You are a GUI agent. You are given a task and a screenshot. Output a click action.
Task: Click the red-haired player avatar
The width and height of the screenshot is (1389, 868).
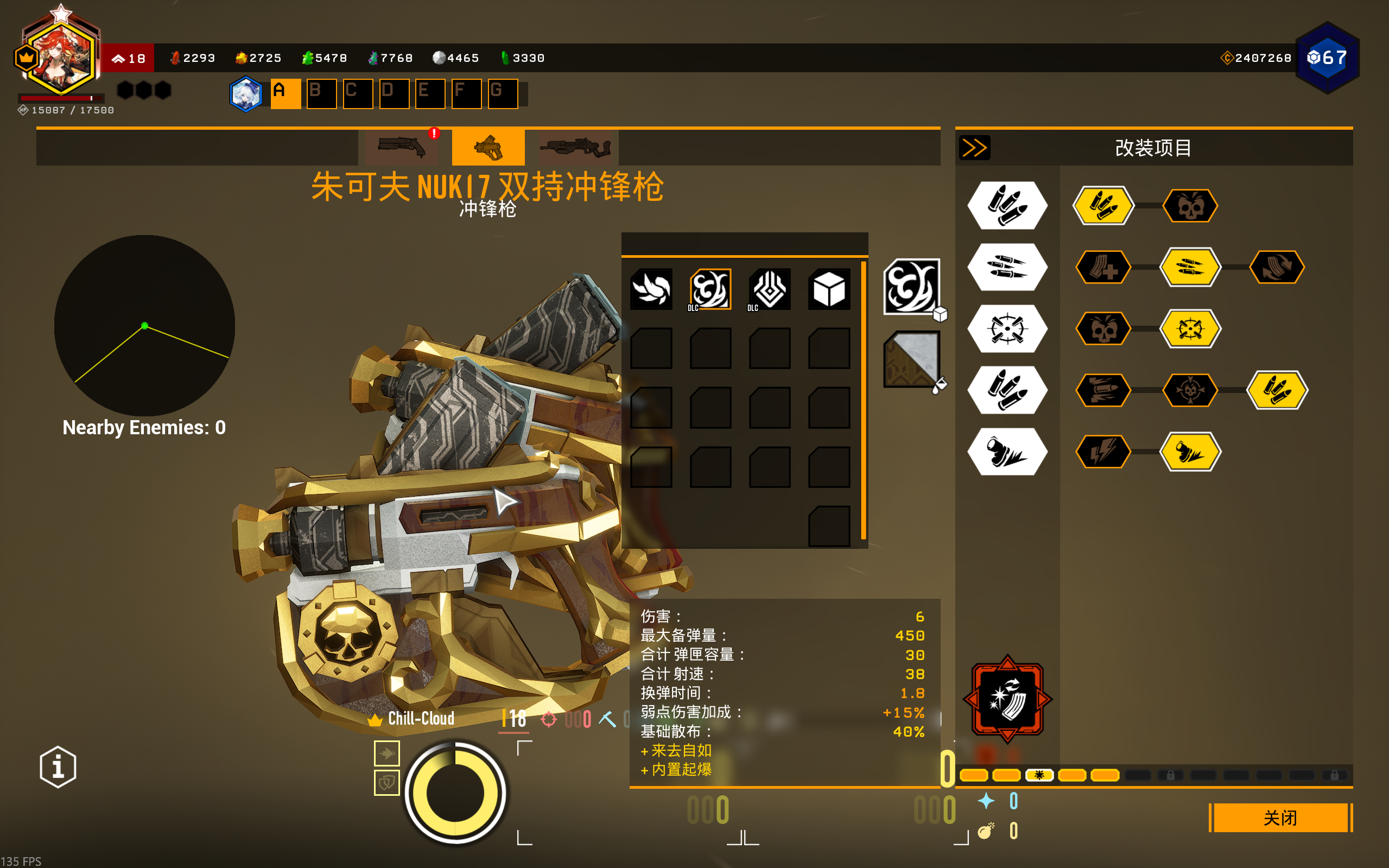pyautogui.click(x=60, y=58)
